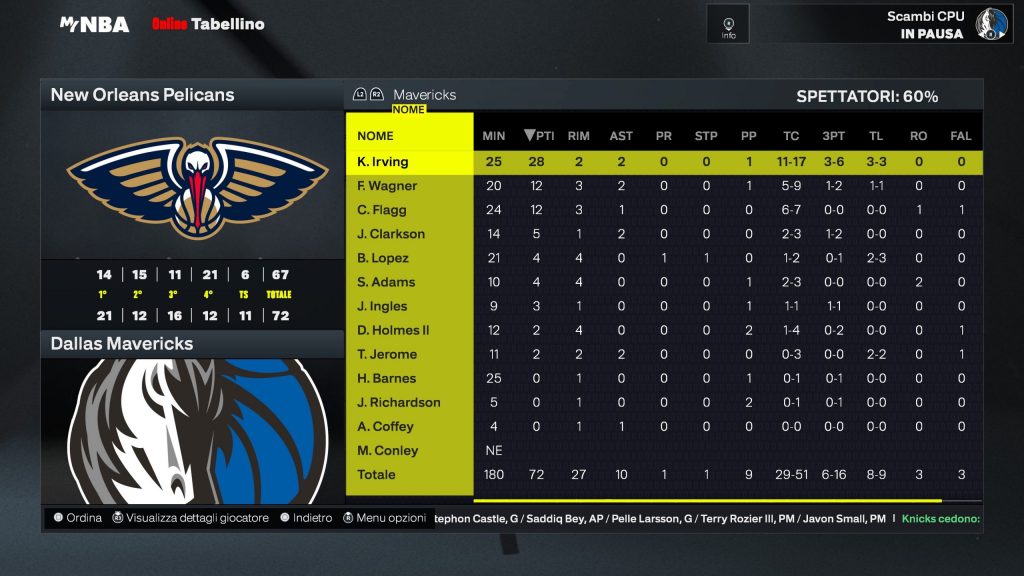The image size is (1024, 576).
Task: Select B. Lopez's row
Action: [383, 258]
